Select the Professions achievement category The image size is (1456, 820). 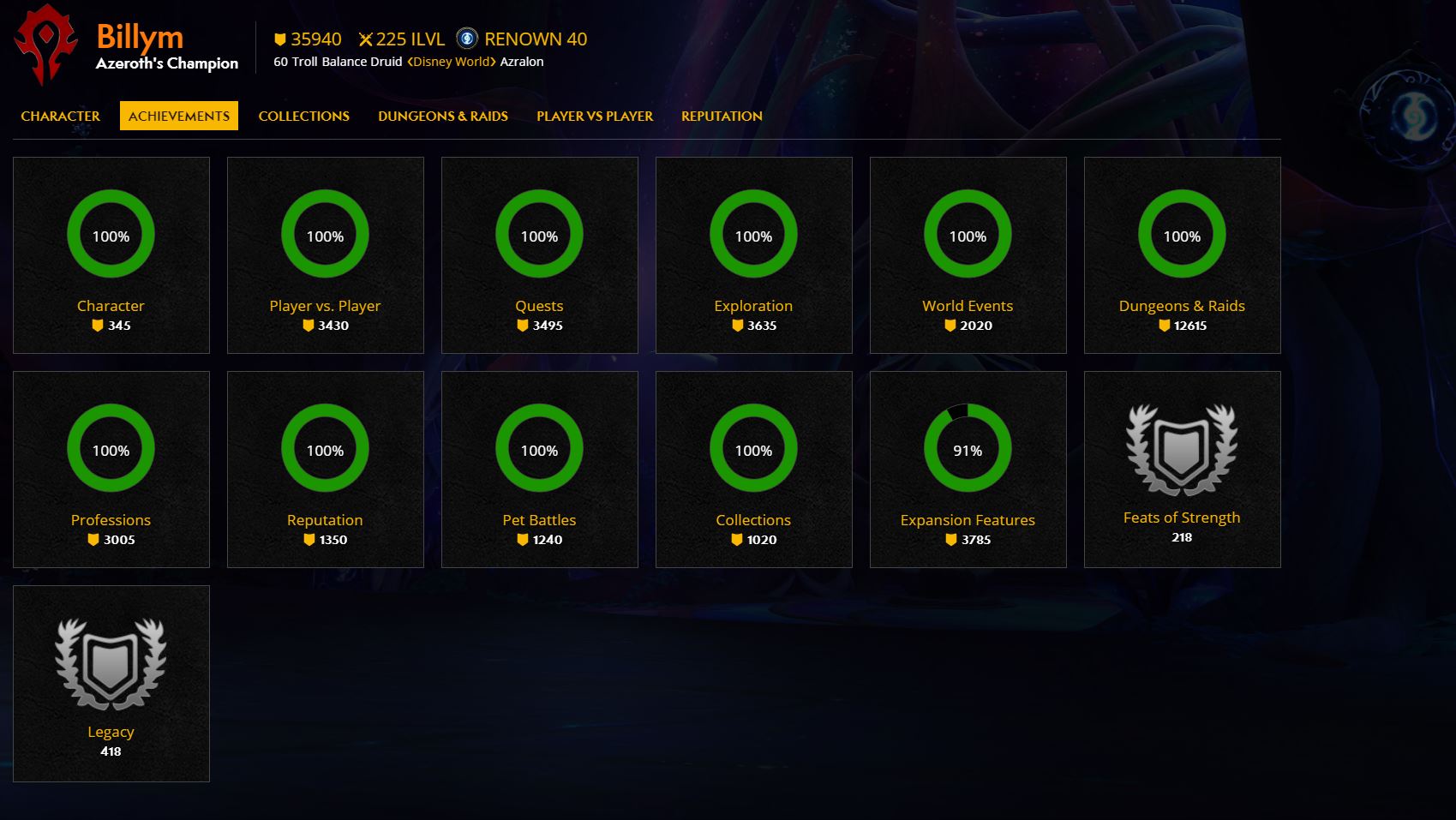[x=111, y=470]
